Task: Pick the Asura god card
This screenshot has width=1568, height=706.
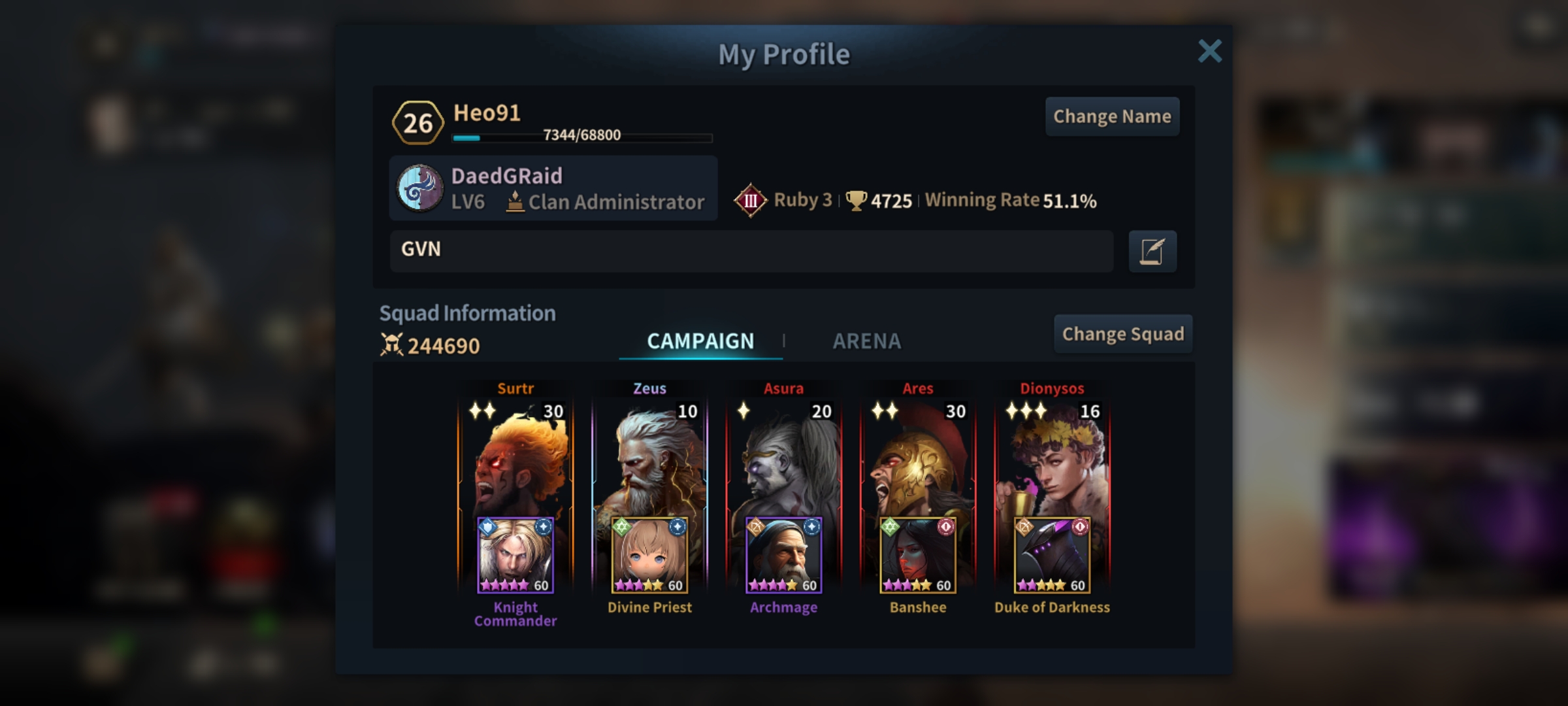Action: coord(784,458)
